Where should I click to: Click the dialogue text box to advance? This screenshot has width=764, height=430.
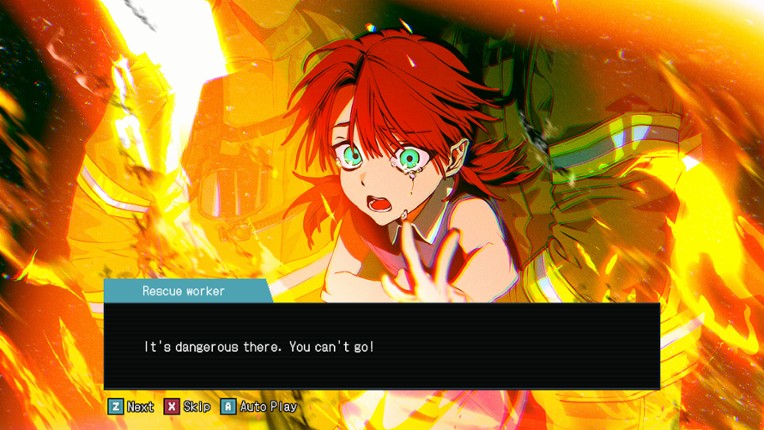tap(381, 346)
